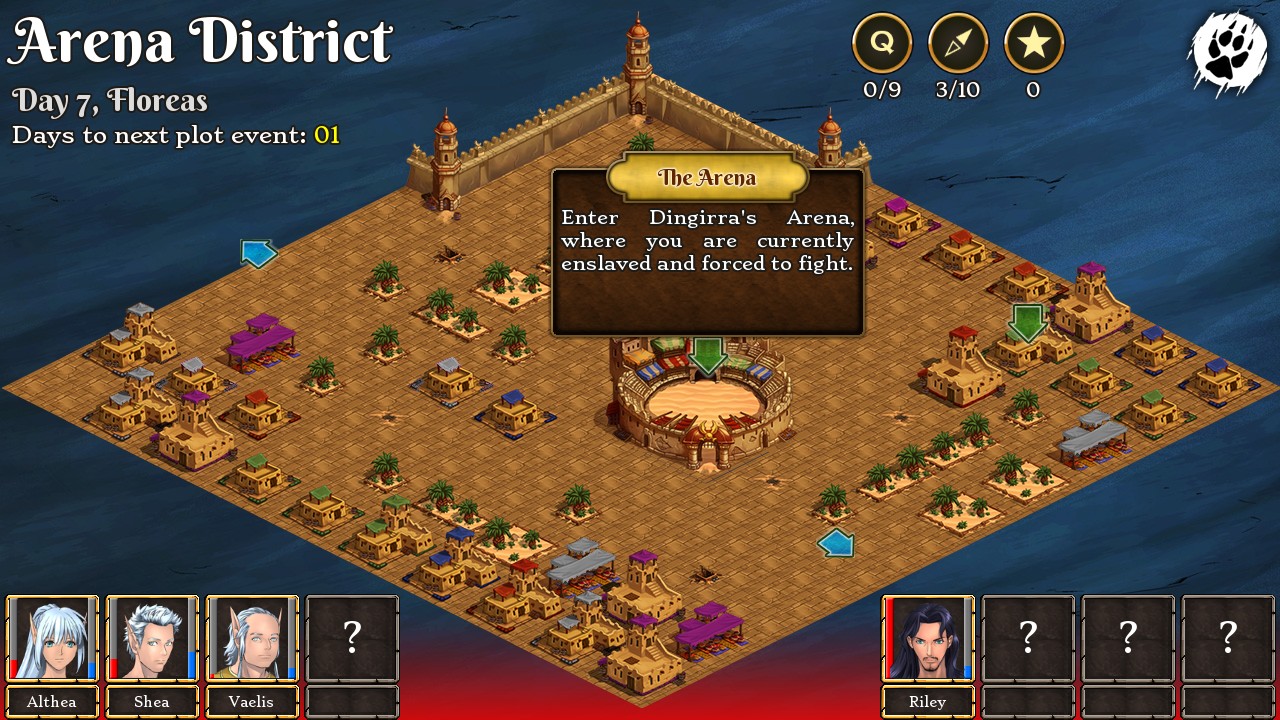1280x720 pixels.
Task: Open quest log via magnifying glass icon
Action: click(x=881, y=43)
